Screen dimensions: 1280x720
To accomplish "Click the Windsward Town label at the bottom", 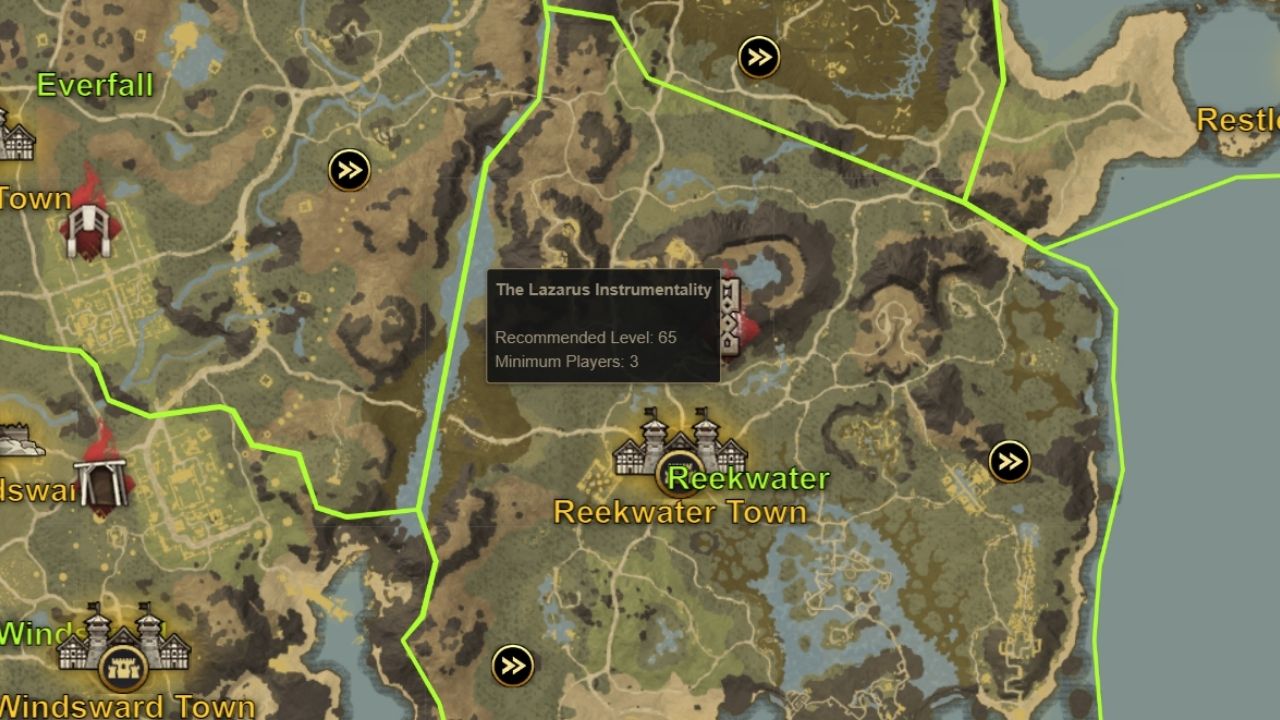I will (x=128, y=705).
